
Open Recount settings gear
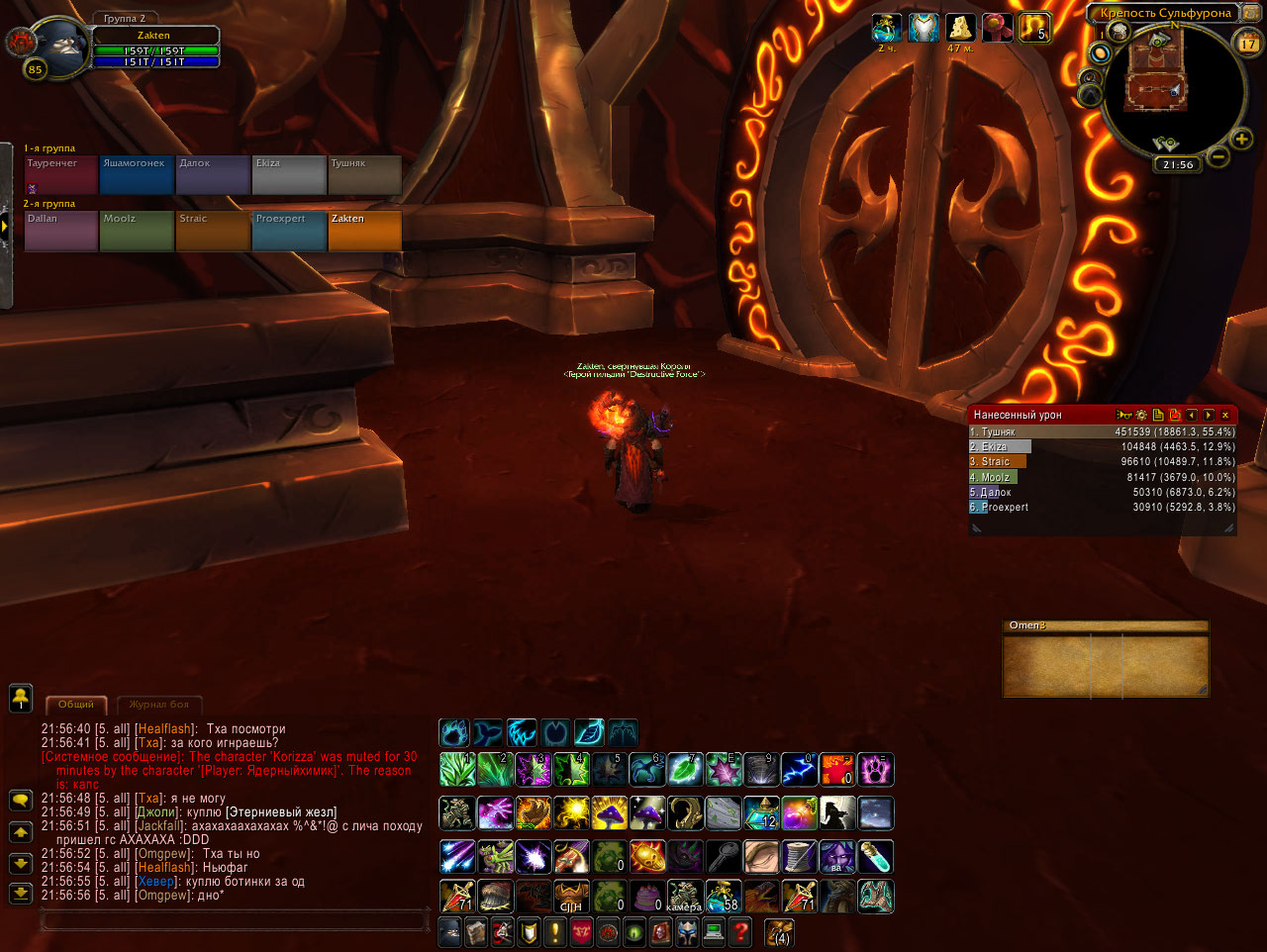point(1141,416)
